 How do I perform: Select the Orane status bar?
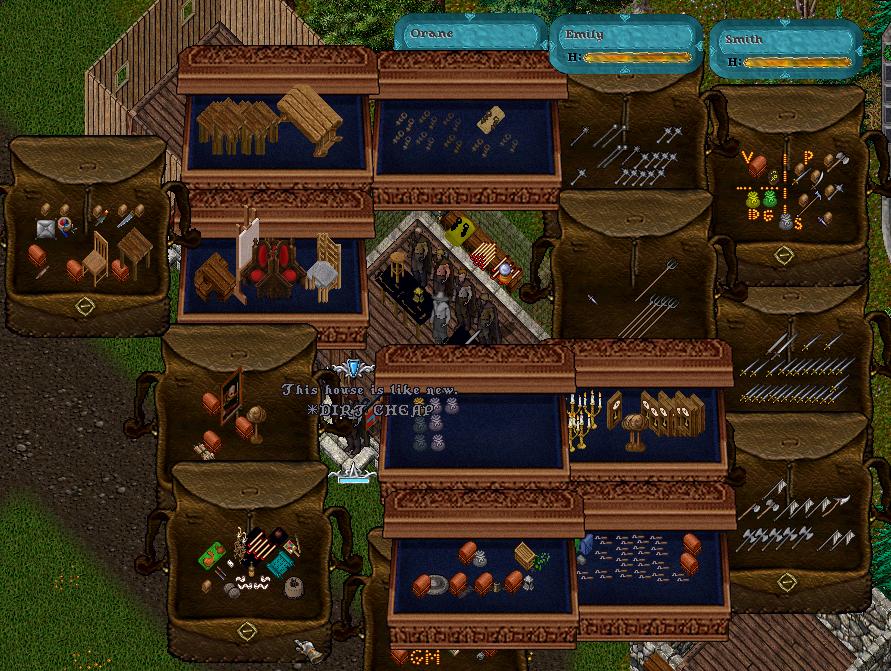[x=470, y=34]
